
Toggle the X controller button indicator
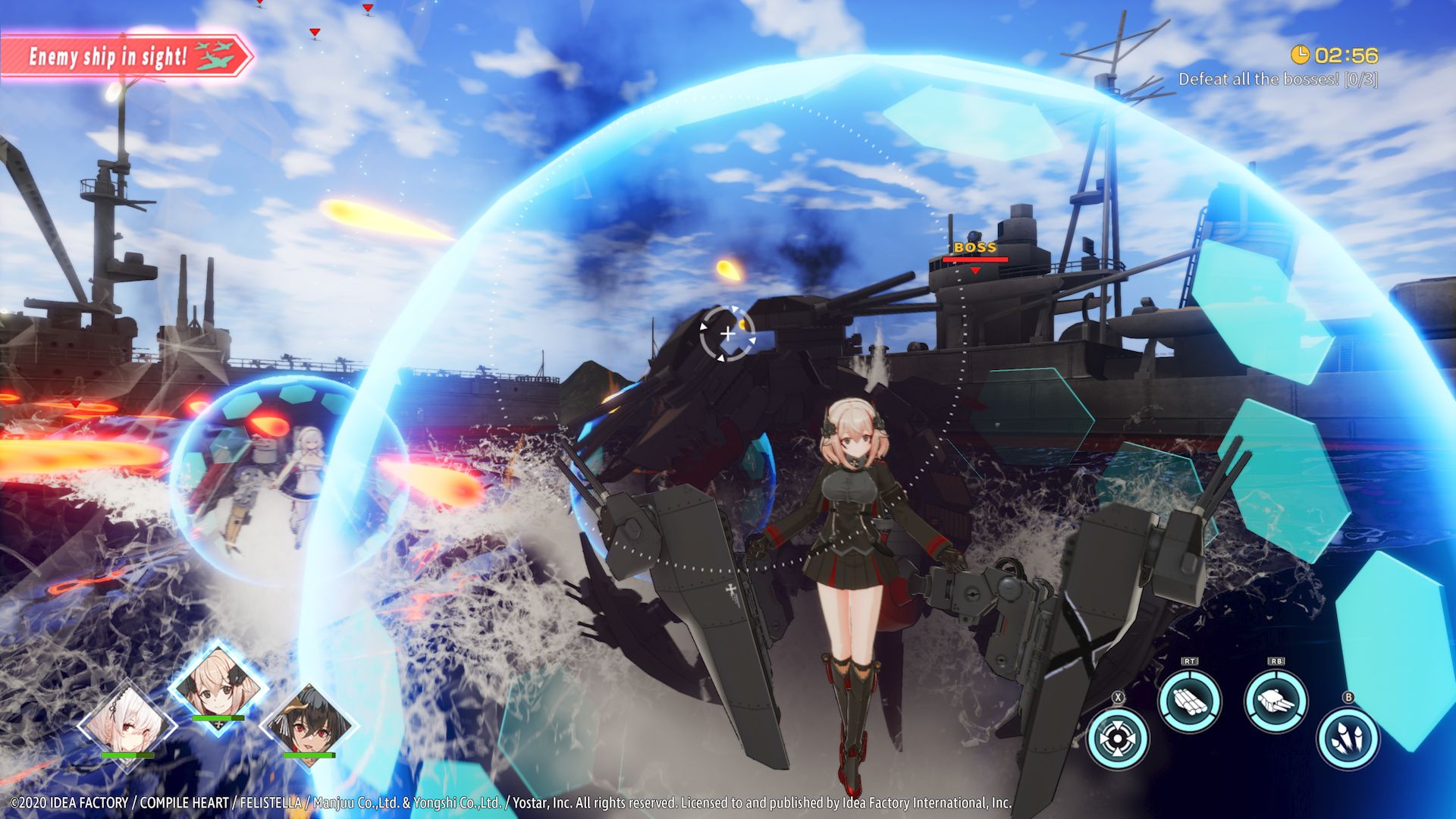1118,697
